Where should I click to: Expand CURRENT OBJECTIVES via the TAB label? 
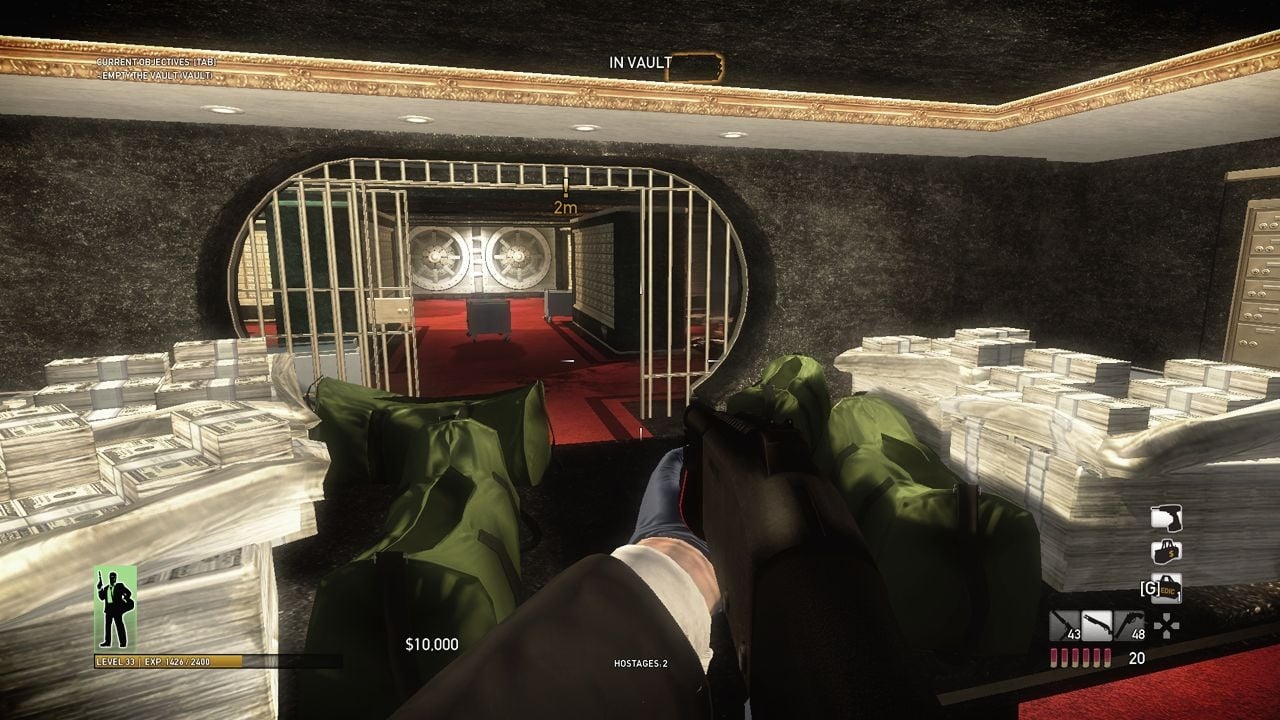(204, 62)
